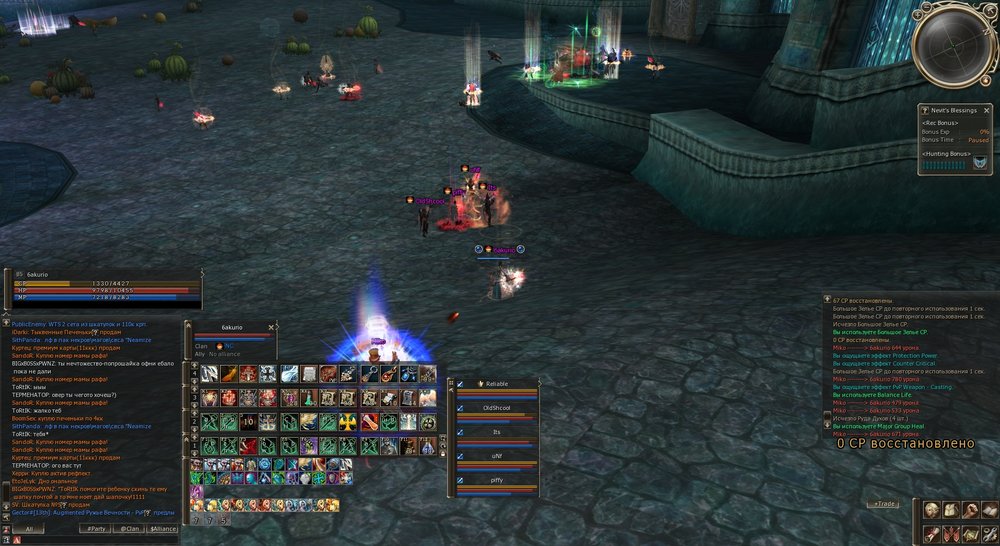Activate the hotbar skill showing number 10
The image size is (1000, 546).
pyautogui.click(x=249, y=422)
